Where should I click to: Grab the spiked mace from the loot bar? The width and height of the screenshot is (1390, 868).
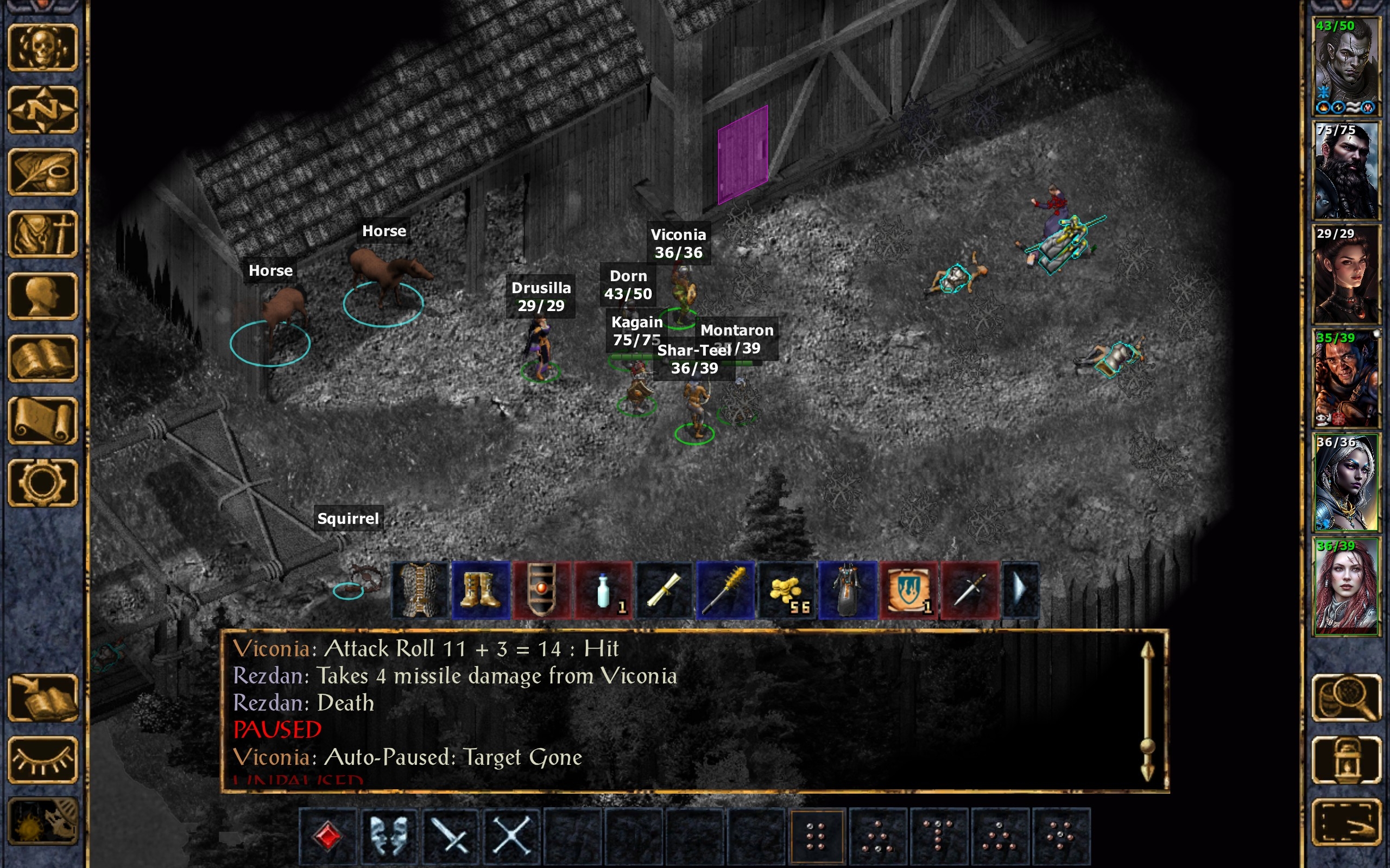click(x=724, y=590)
